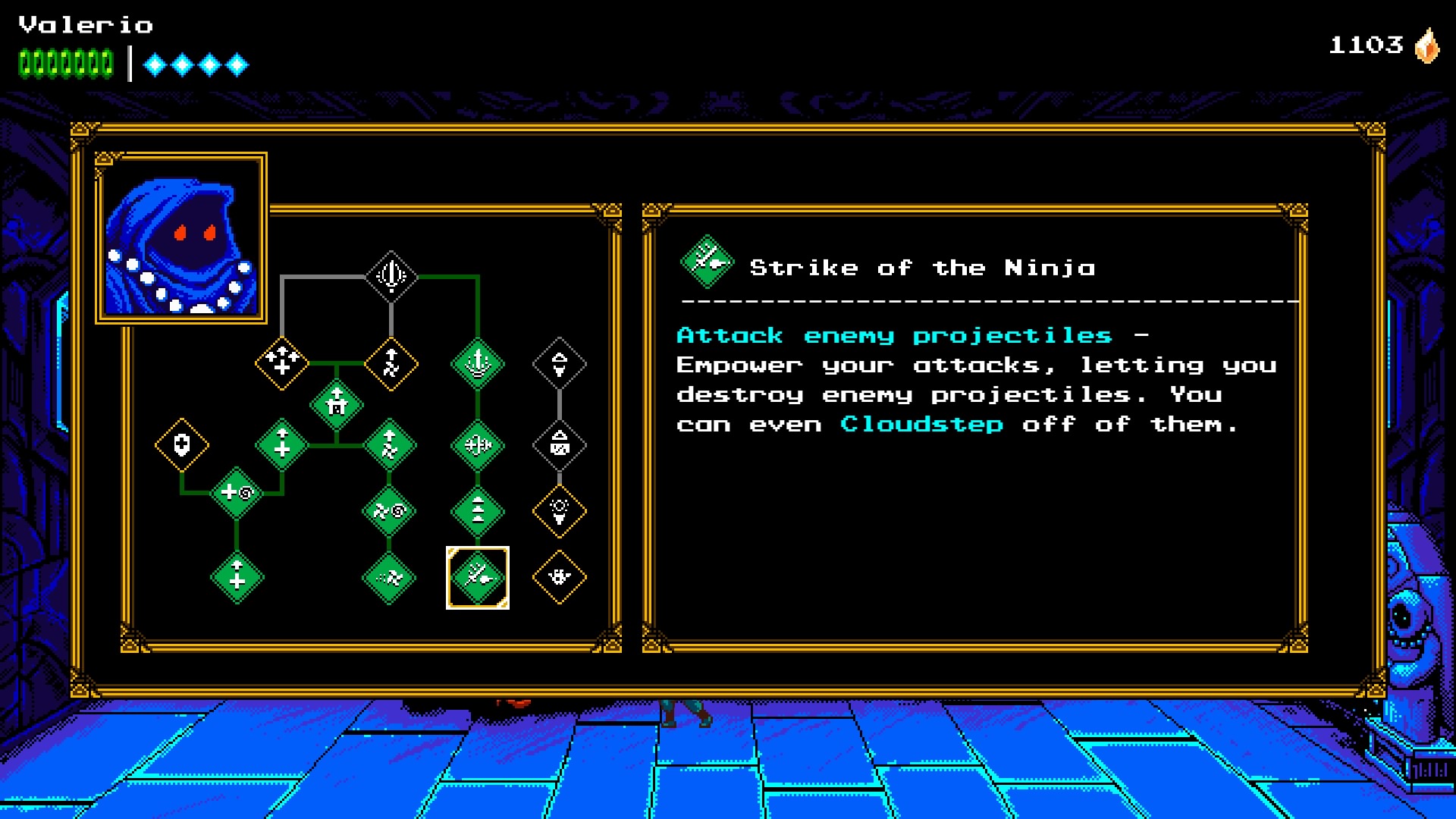Select the green filled arrow and shuriken node

(389, 445)
